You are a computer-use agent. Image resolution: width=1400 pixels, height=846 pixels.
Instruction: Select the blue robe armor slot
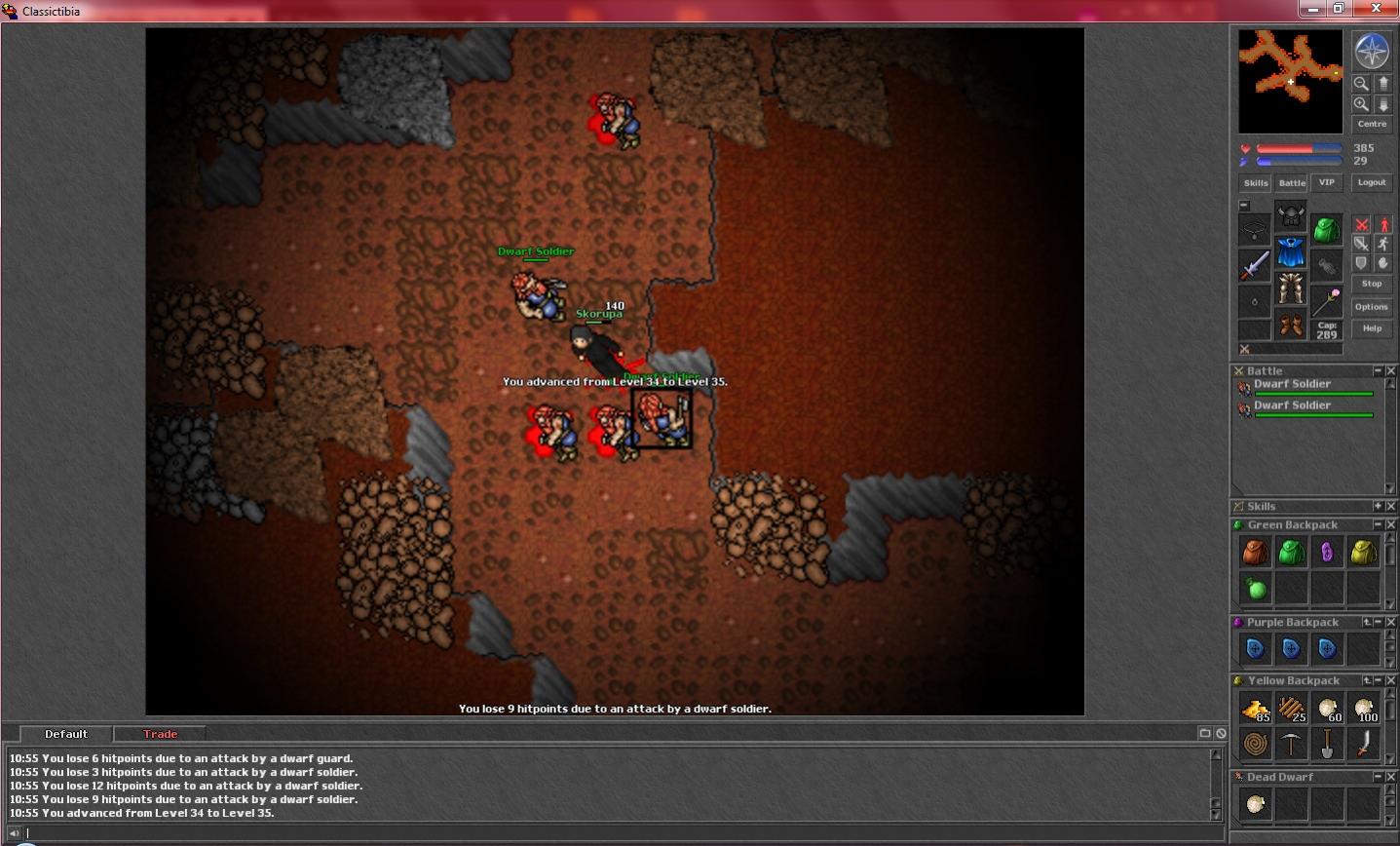(x=1291, y=252)
